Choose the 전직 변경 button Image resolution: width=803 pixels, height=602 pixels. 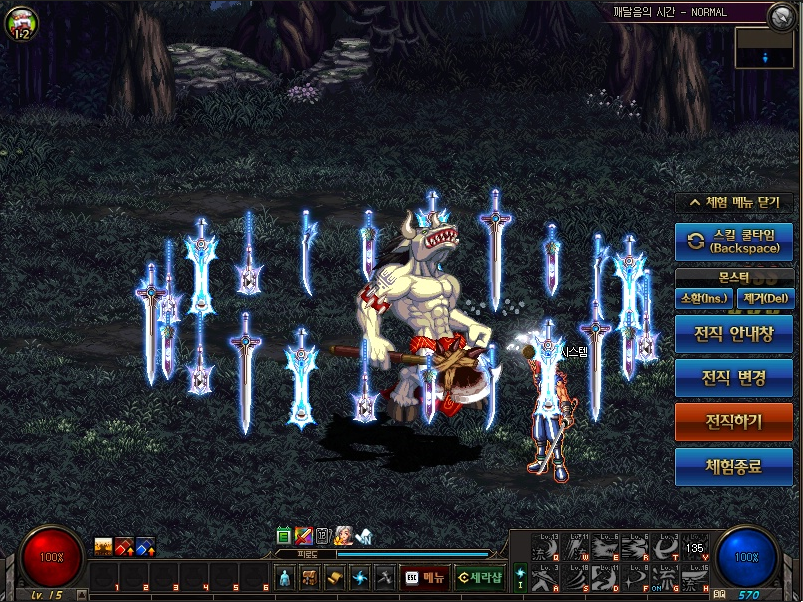pos(734,378)
